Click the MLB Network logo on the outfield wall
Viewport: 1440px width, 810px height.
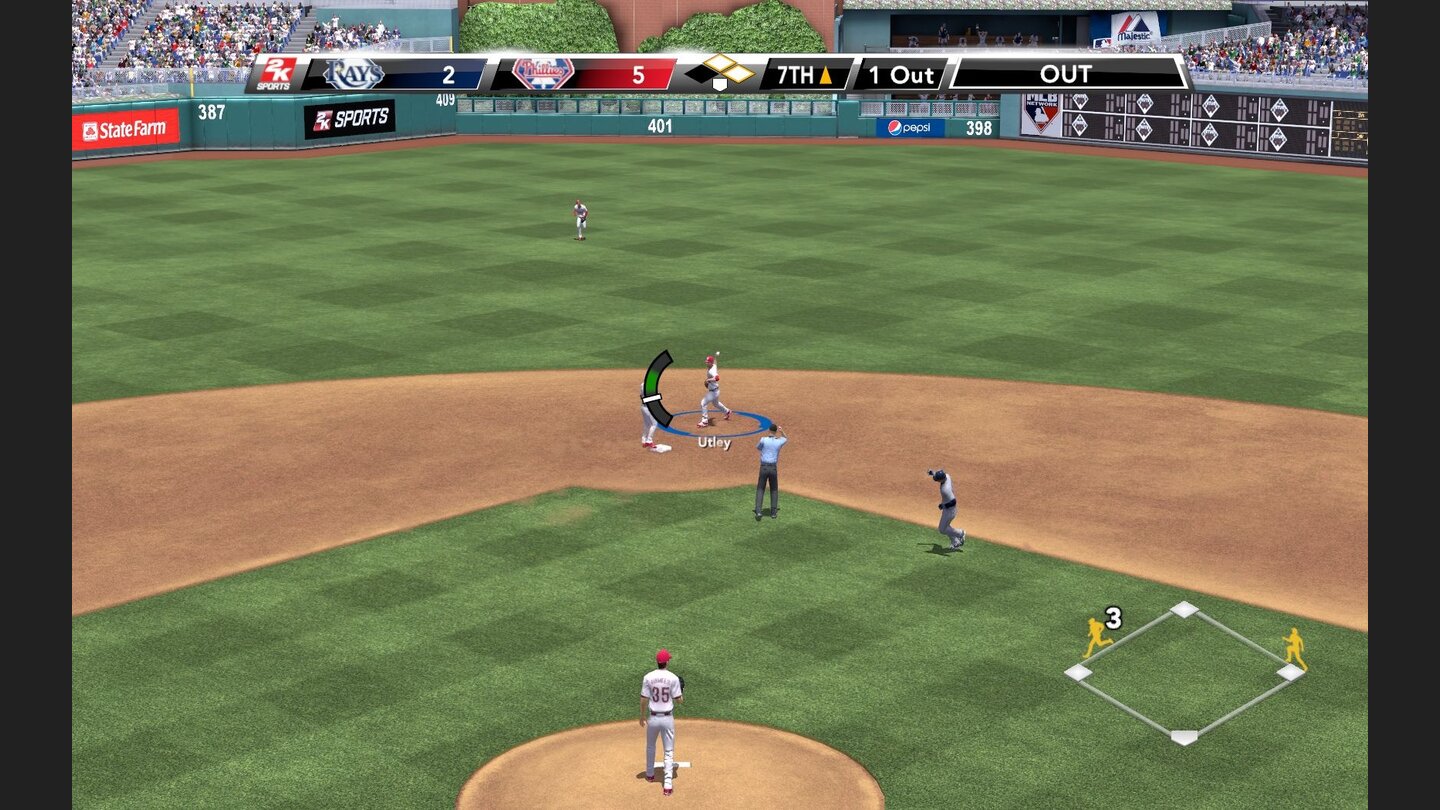point(1043,115)
